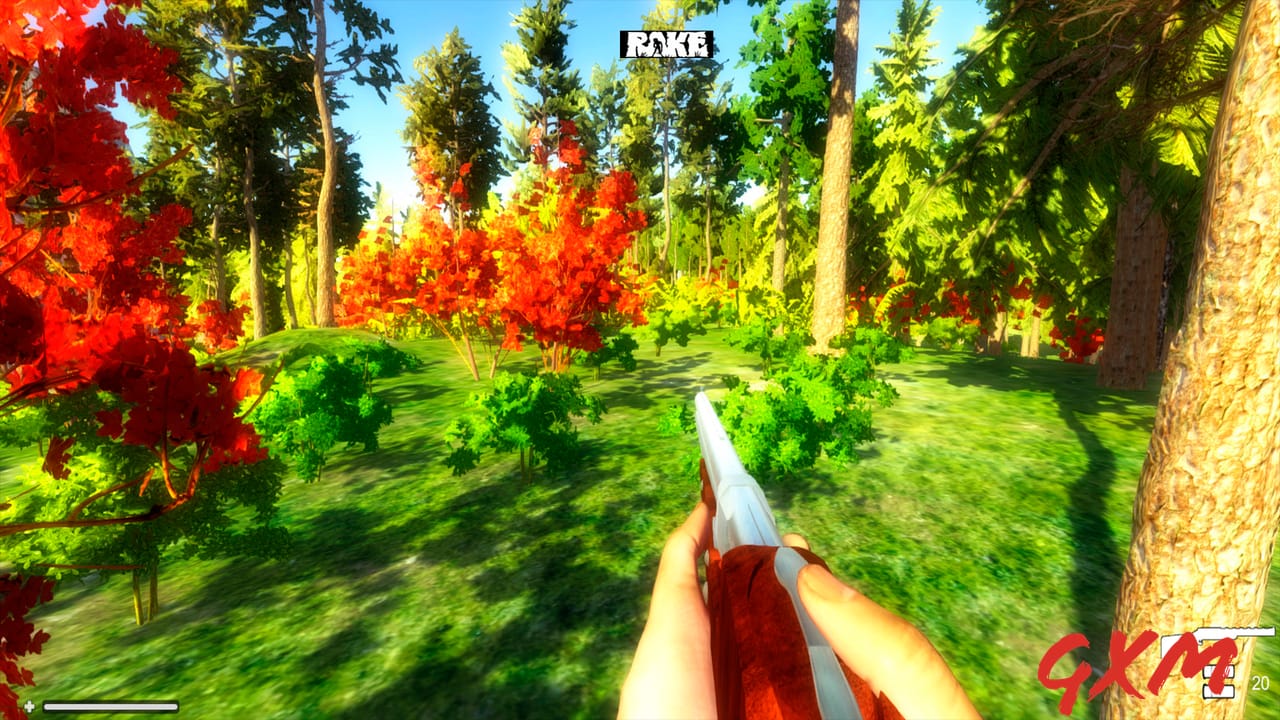Click the trigger area of the weapon icon
This screenshot has height=720, width=1280.
(1200, 643)
